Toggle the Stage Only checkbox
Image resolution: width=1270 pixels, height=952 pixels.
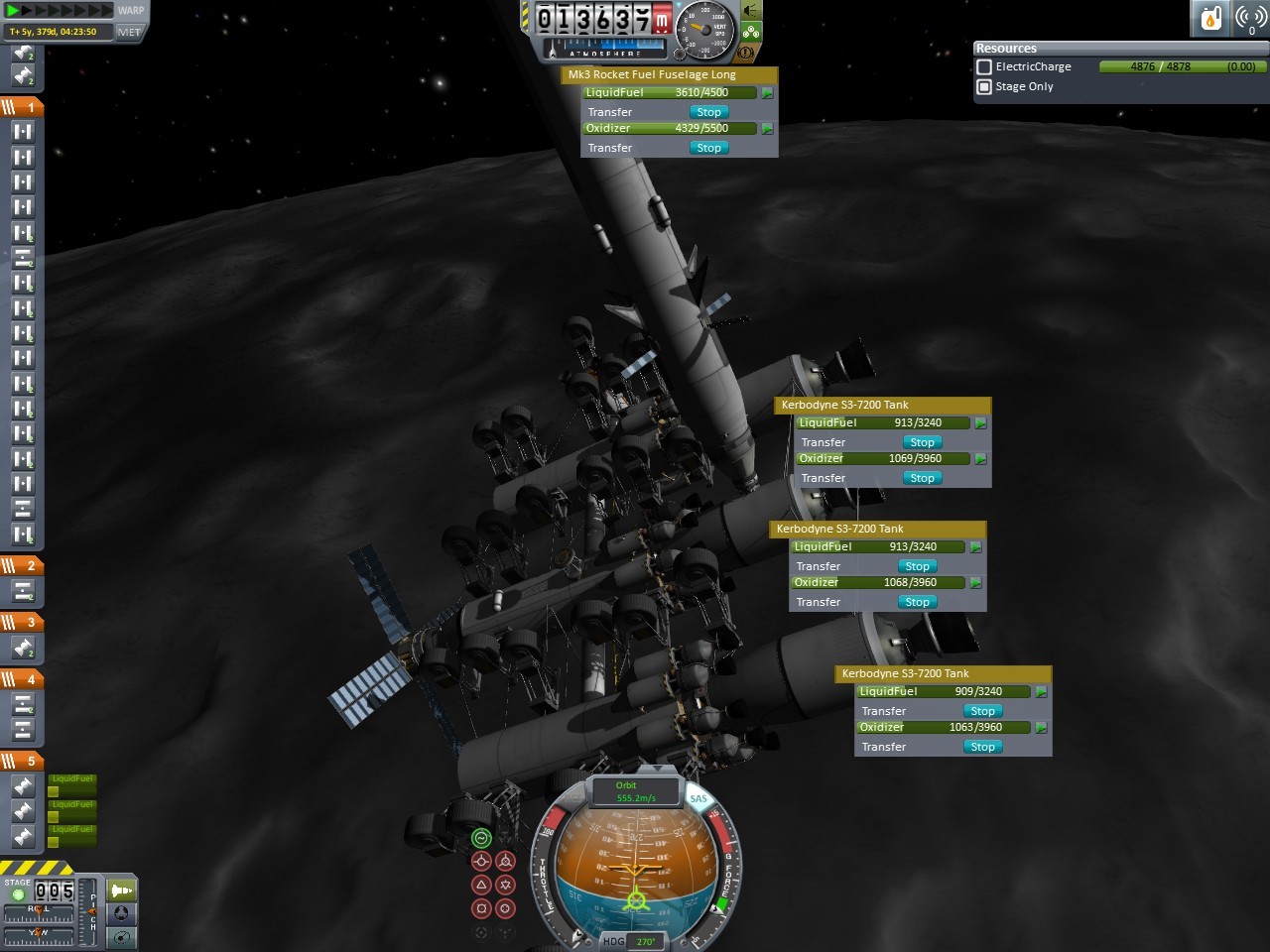984,86
